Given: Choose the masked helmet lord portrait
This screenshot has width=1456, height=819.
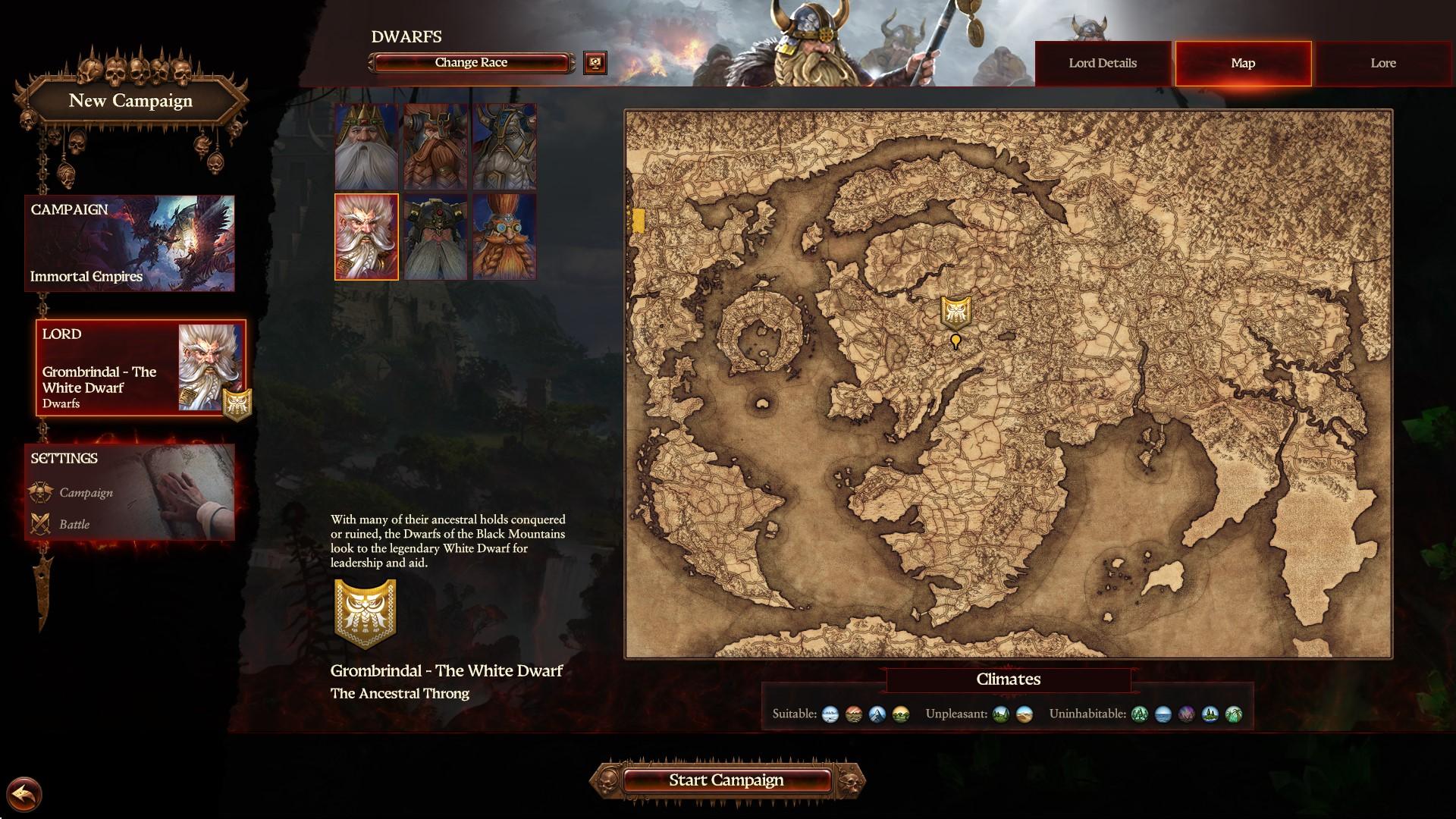Looking at the screenshot, I should pos(435,237).
